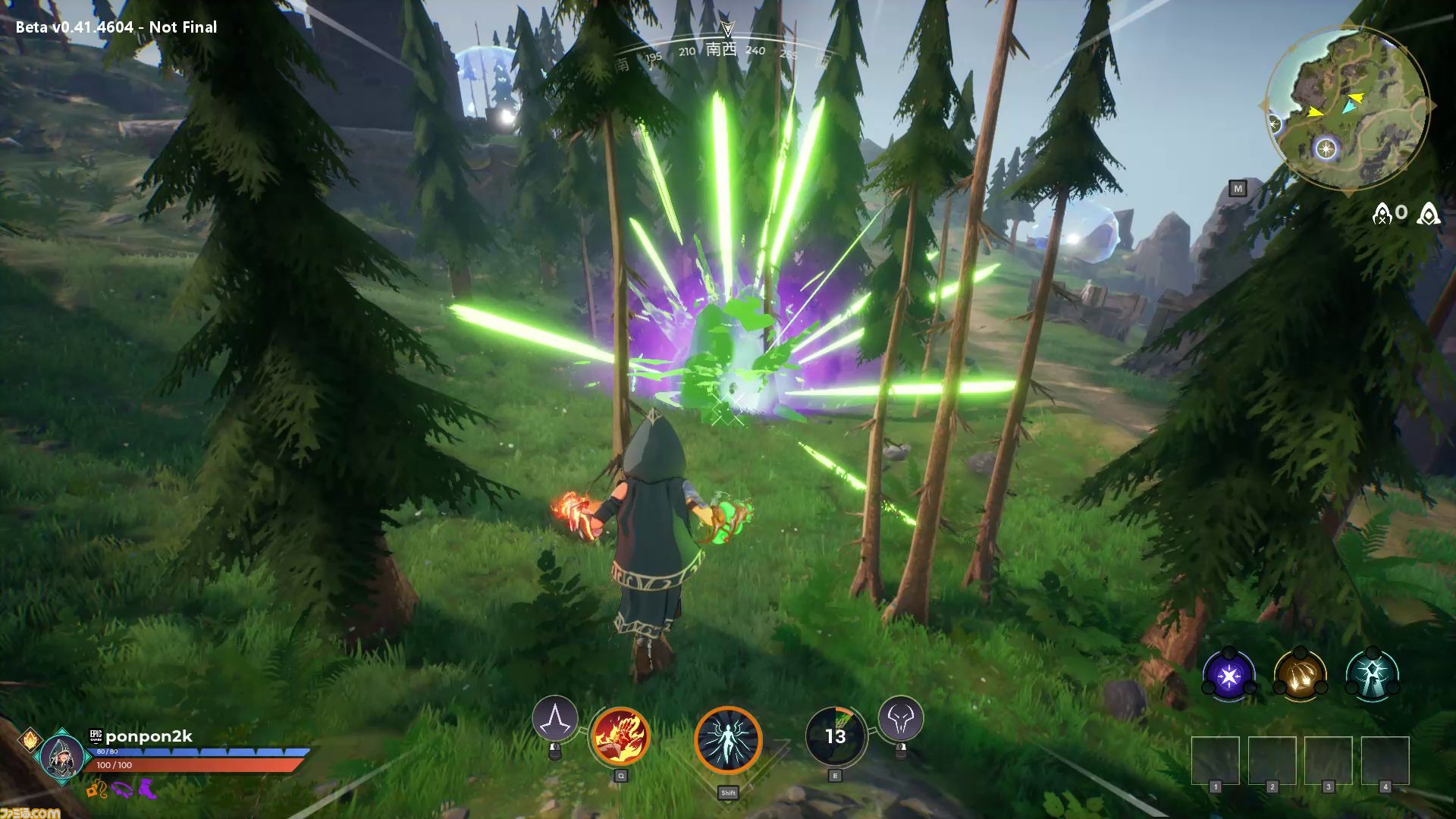This screenshot has height=819, width=1456.
Task: Click the horned mask gauntlet icon
Action: [901, 718]
